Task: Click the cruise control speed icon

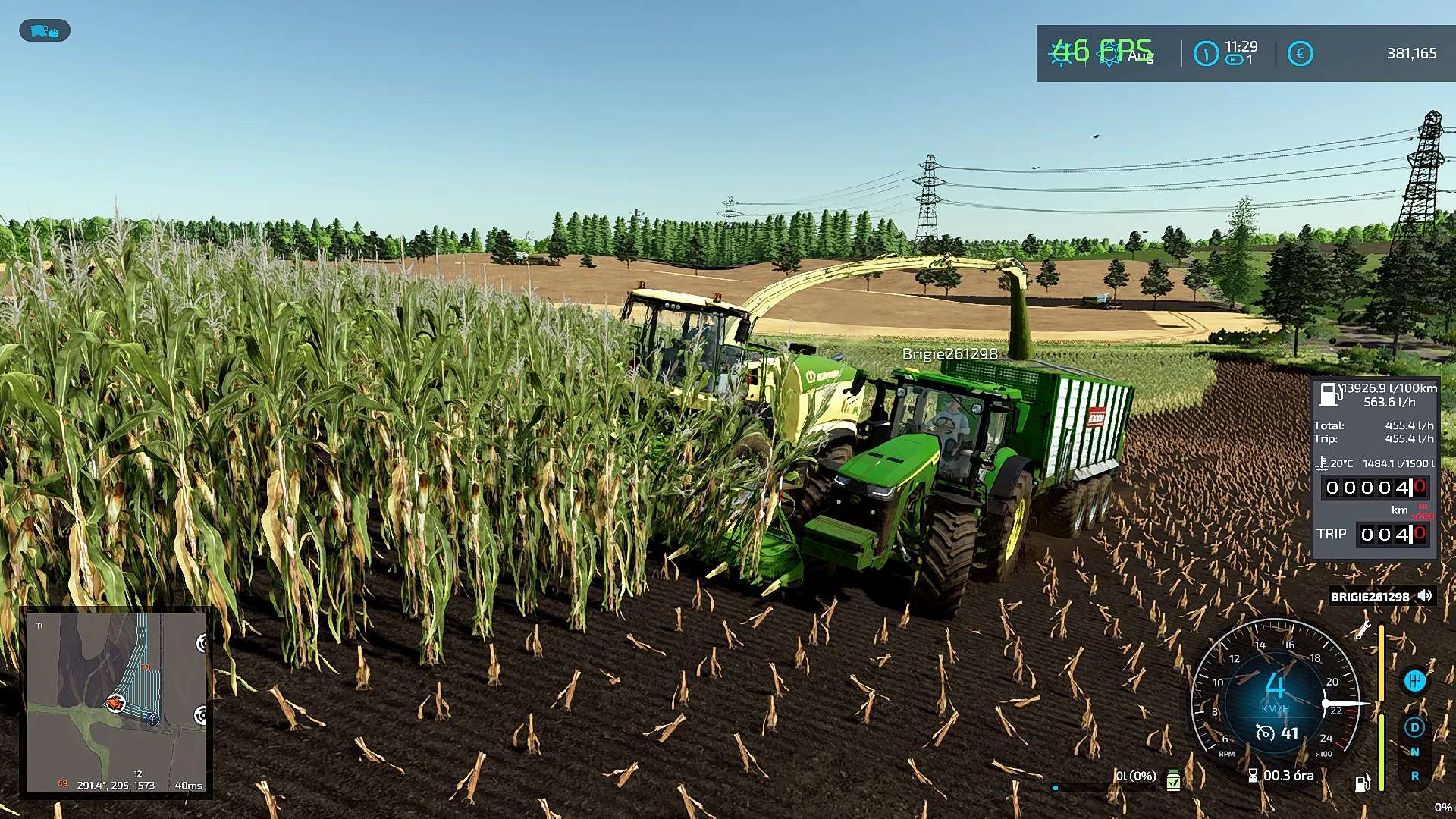Action: point(1265,733)
